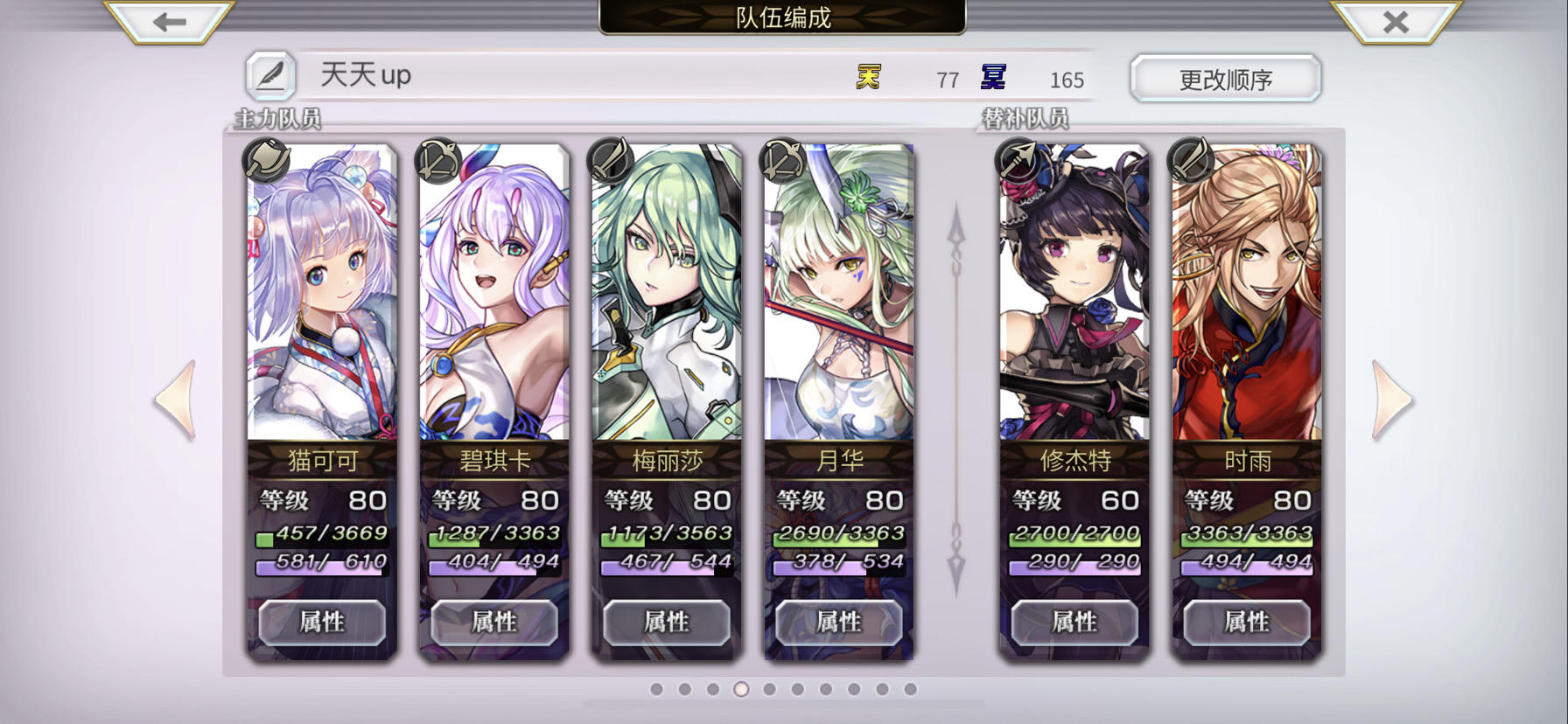Open the 更改顺序 reorder button

pyautogui.click(x=1225, y=77)
